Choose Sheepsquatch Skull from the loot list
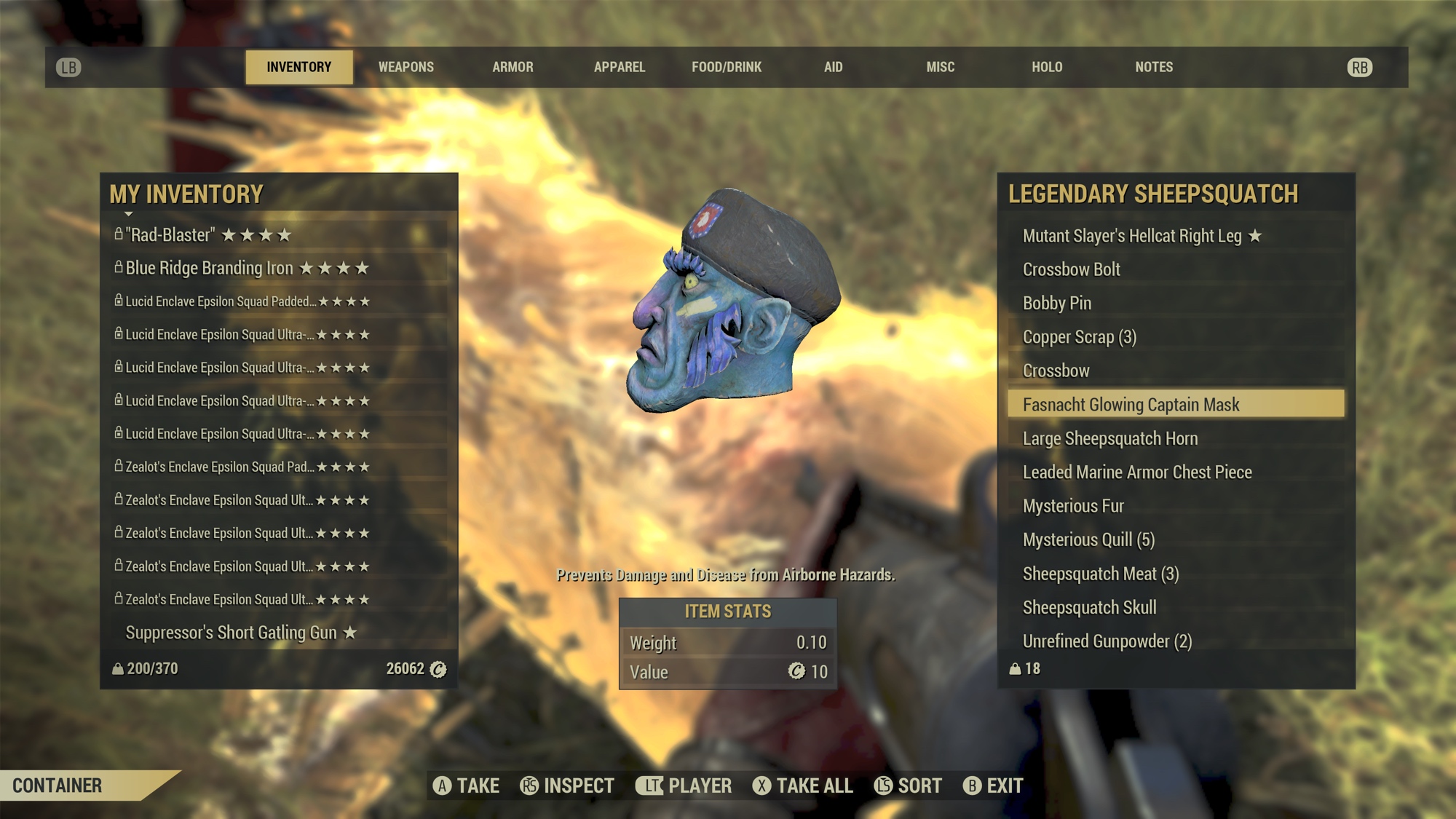This screenshot has height=819, width=1456. click(1088, 607)
